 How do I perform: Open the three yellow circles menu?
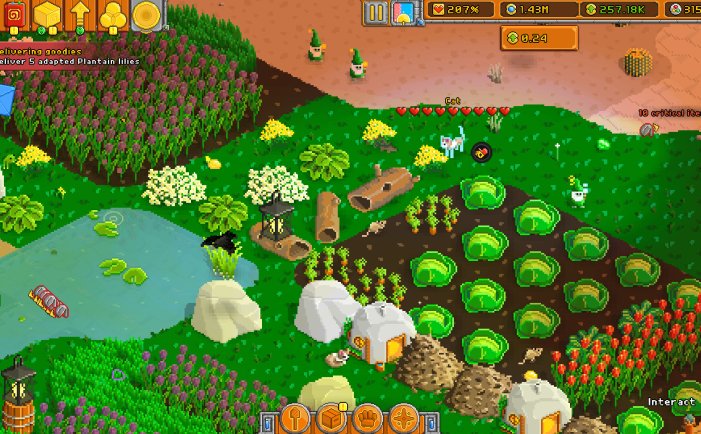[x=113, y=14]
